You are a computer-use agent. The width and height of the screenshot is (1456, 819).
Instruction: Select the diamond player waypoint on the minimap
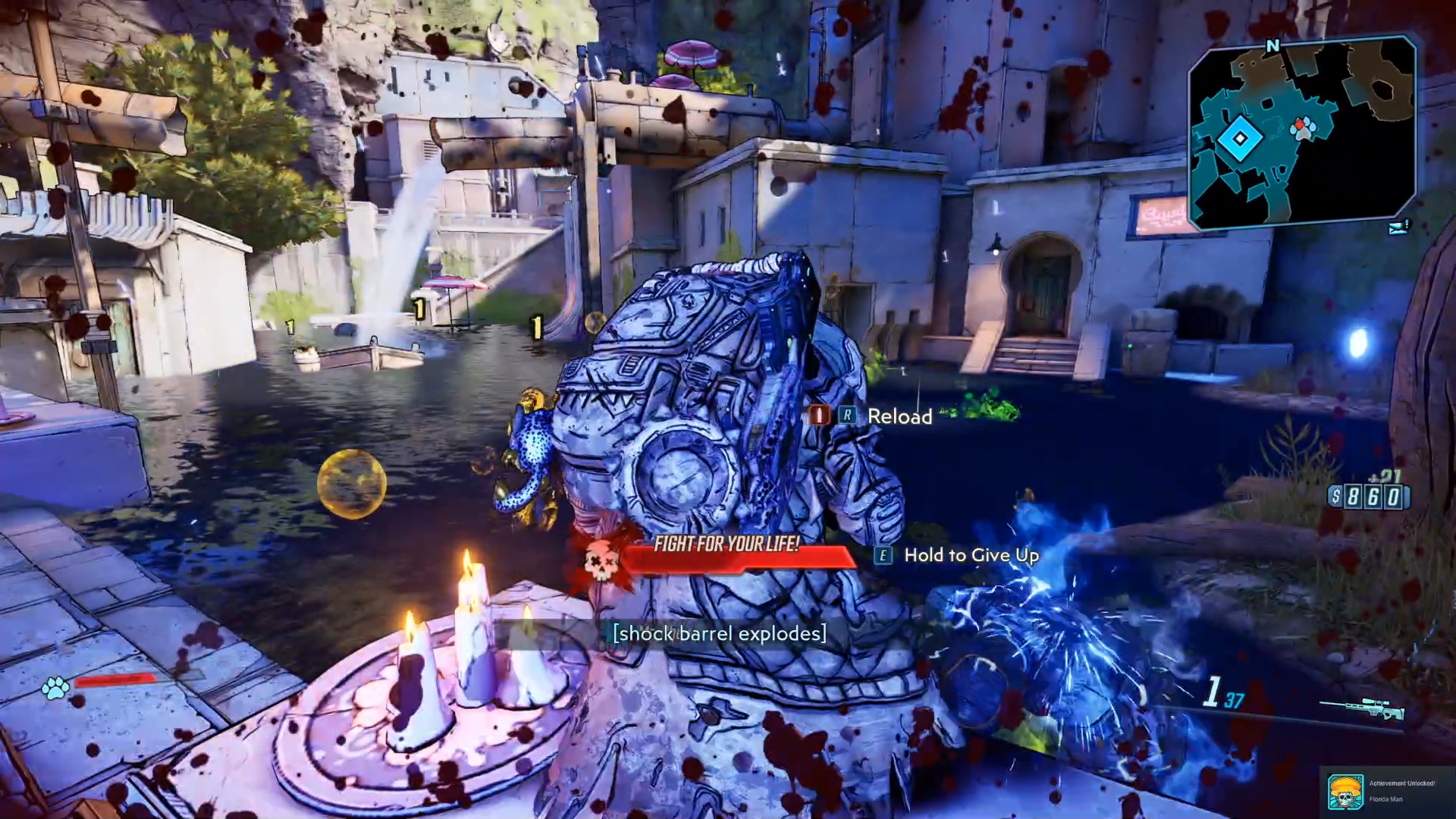pos(1240,137)
